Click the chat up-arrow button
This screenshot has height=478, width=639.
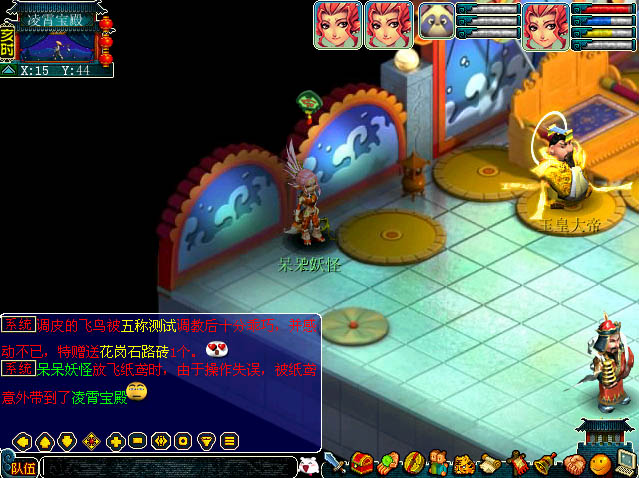[44, 441]
